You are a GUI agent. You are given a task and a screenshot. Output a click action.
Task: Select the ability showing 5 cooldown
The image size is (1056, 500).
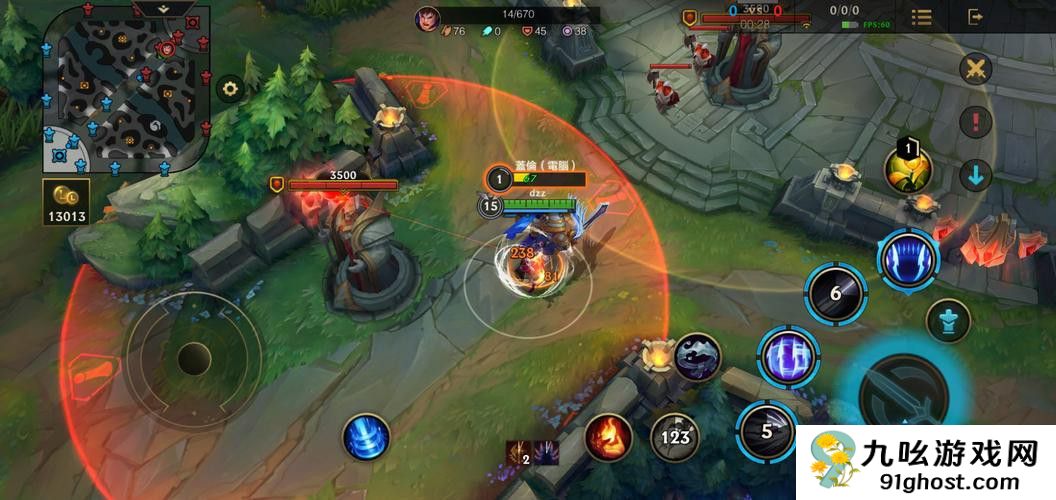[767, 431]
